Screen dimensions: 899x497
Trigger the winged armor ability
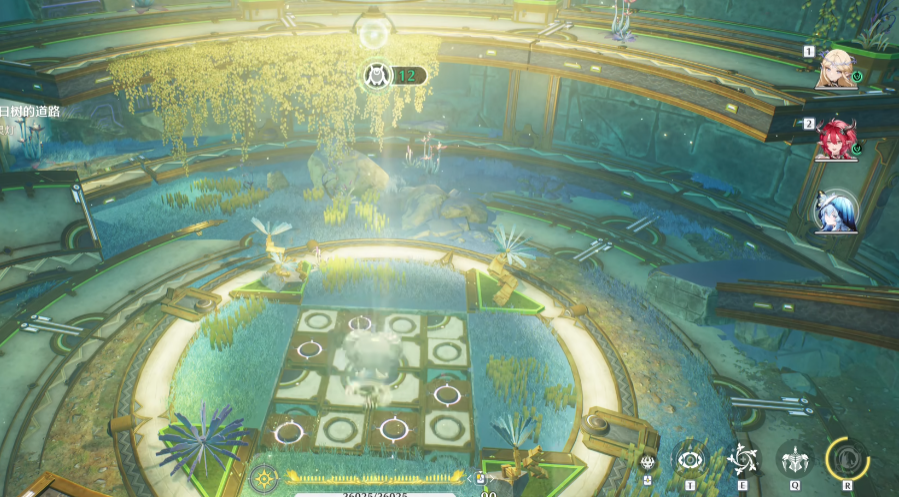coord(795,460)
